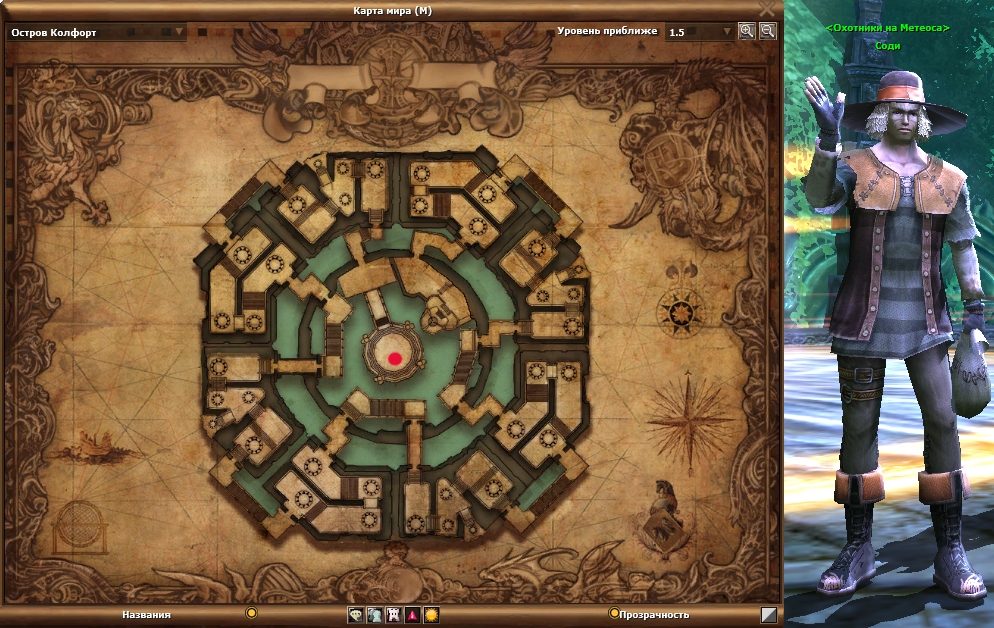994x628 pixels.
Task: Close the world map window
Action: (767, 9)
